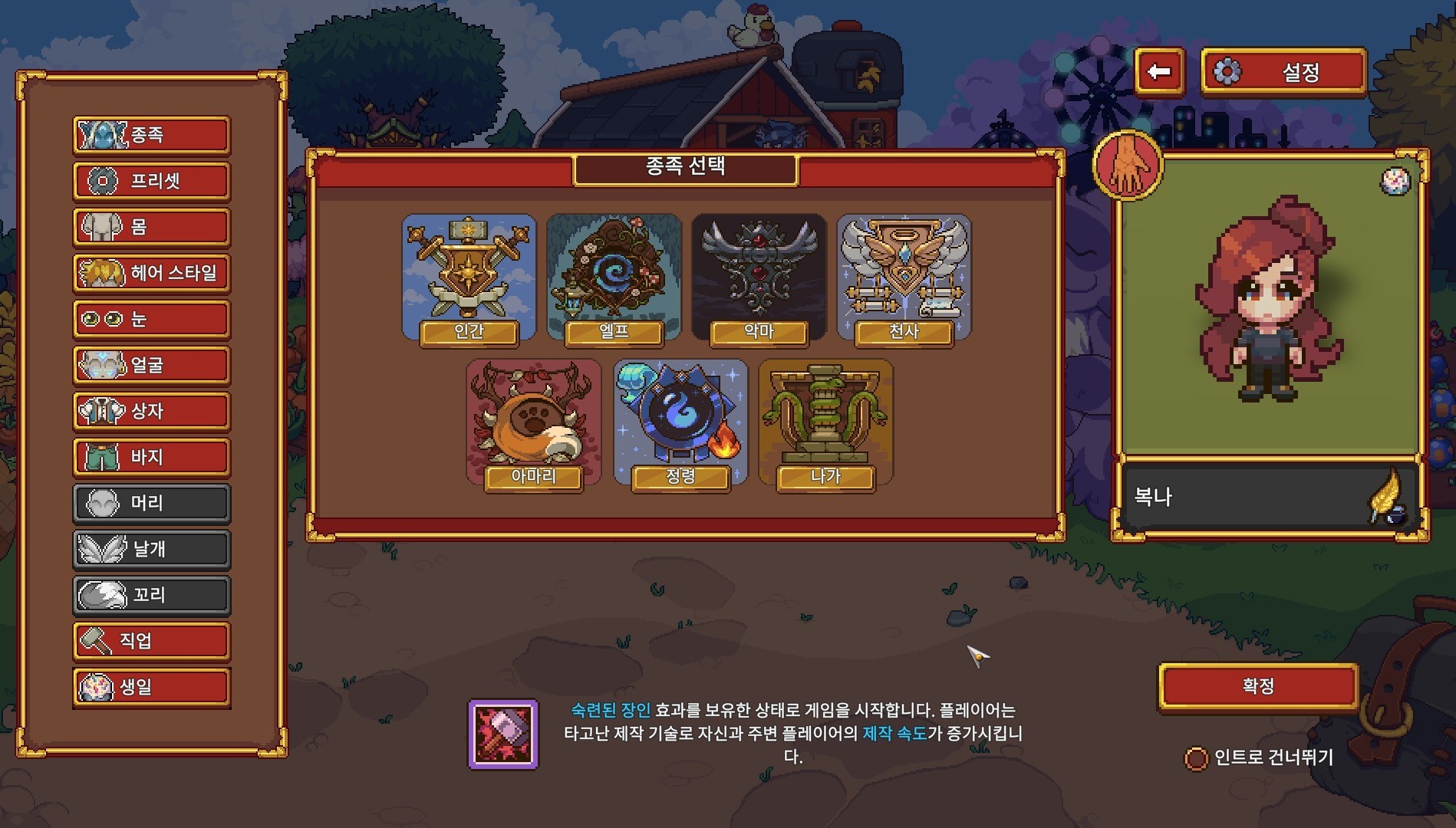The width and height of the screenshot is (1456, 828).
Task: Switch to the 직업 job category
Action: coord(152,641)
